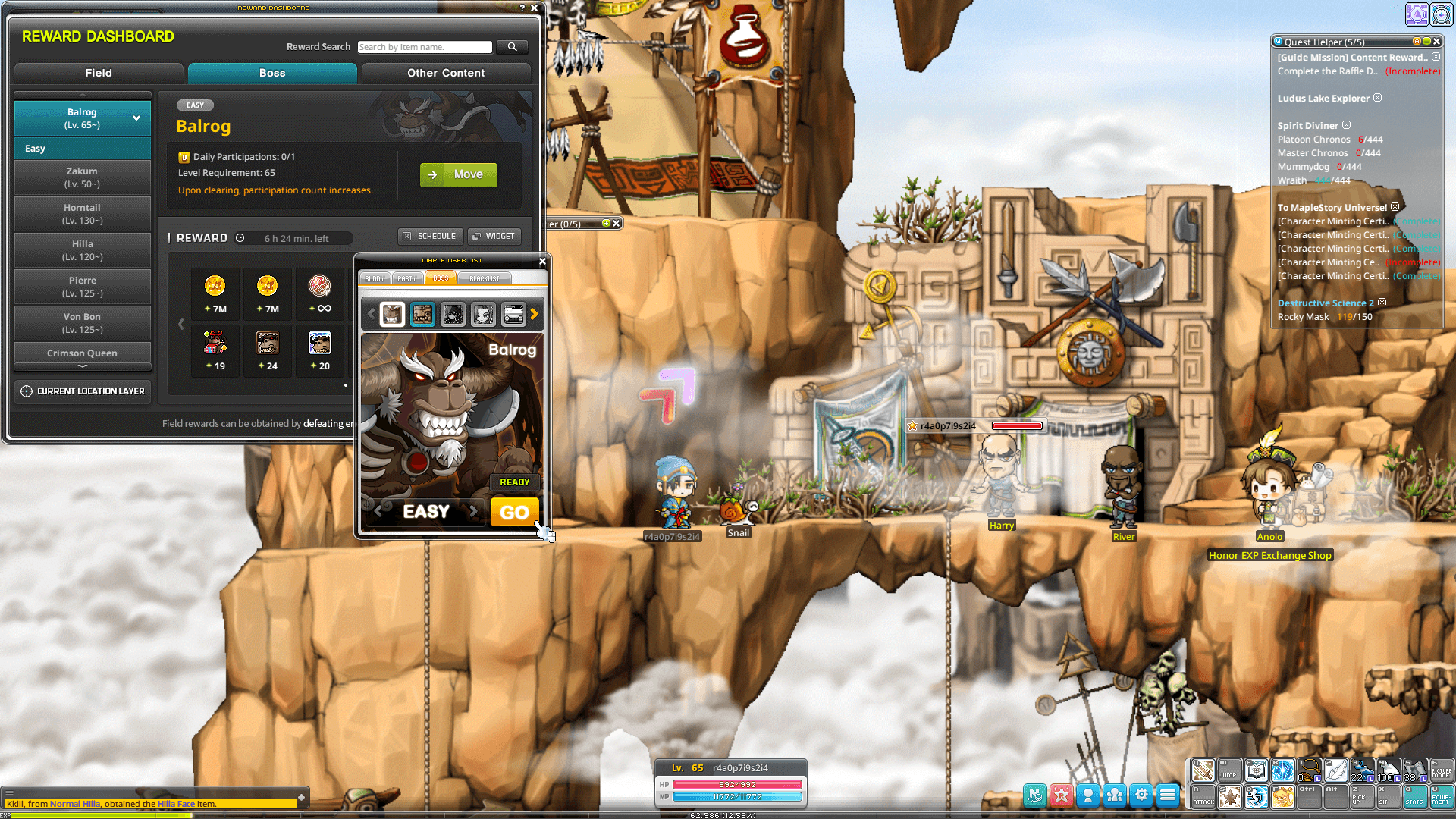Dismiss the Ludus Lake Explorer quest entry

[1377, 98]
